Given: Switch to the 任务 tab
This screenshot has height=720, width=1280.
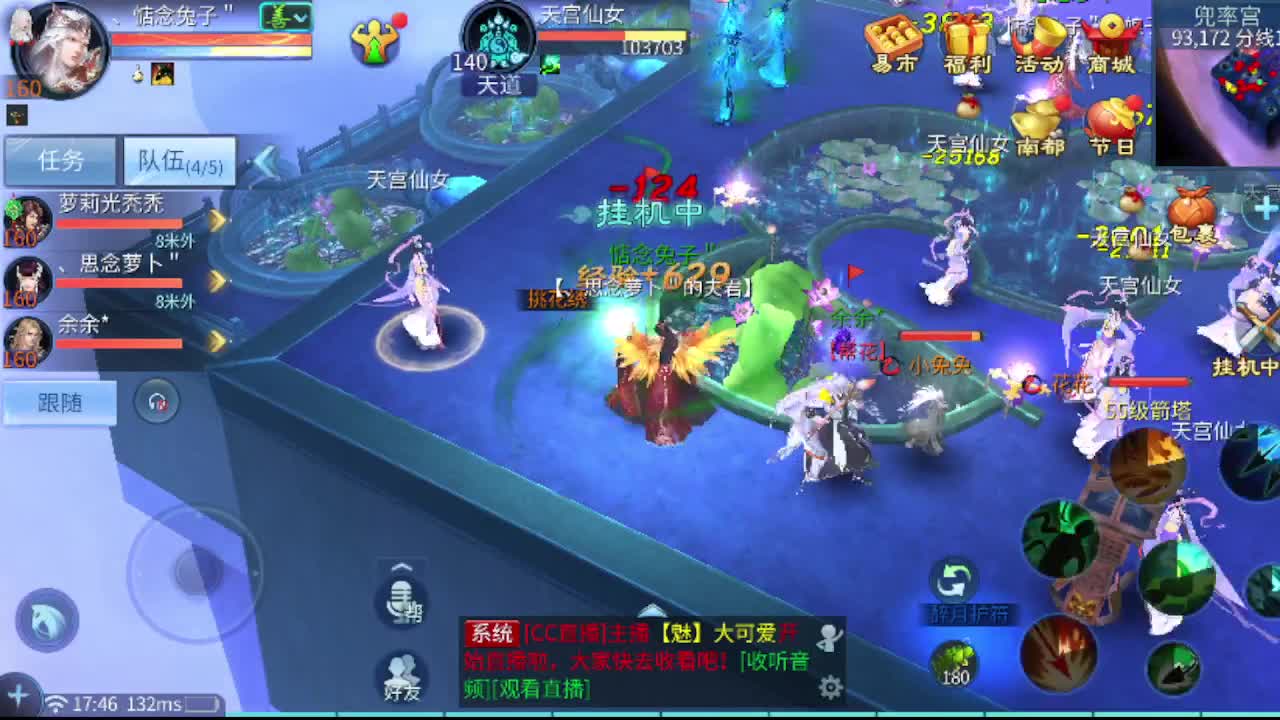Looking at the screenshot, I should tap(60, 159).
